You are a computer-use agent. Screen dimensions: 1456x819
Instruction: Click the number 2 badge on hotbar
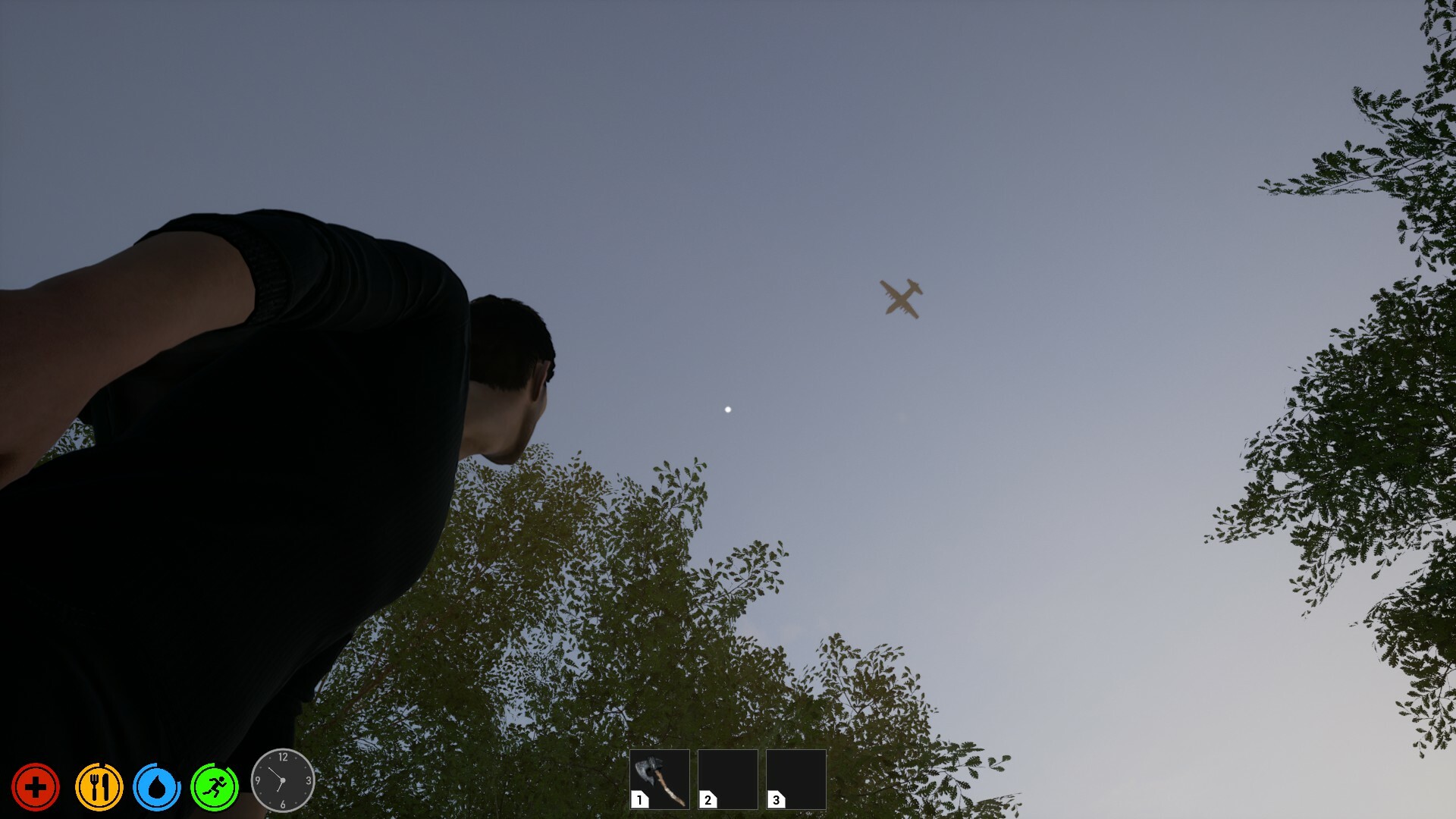(708, 799)
